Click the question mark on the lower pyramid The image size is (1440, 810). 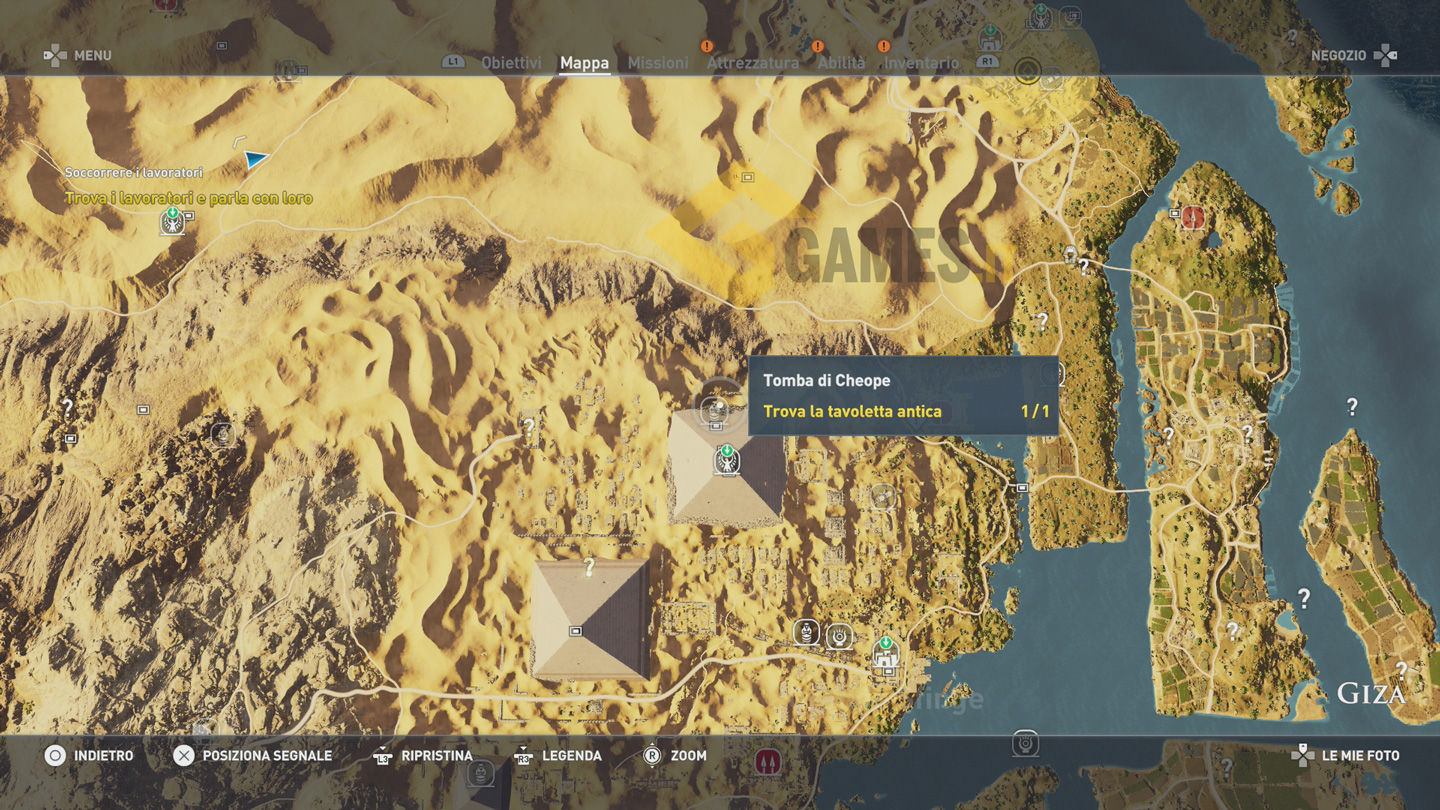[x=590, y=567]
